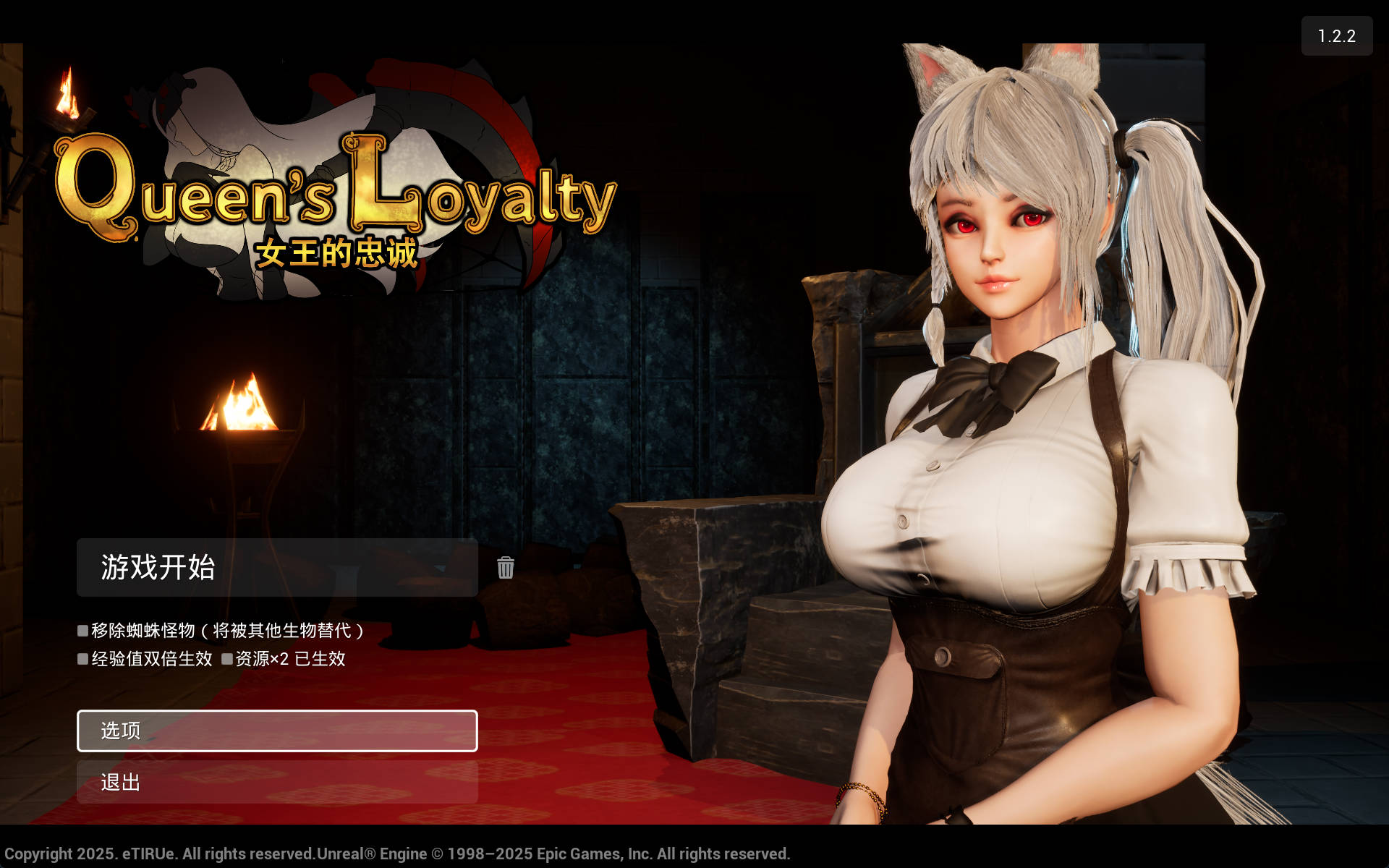Select the highlighted 选项 entry
1389x868 pixels.
(x=277, y=731)
